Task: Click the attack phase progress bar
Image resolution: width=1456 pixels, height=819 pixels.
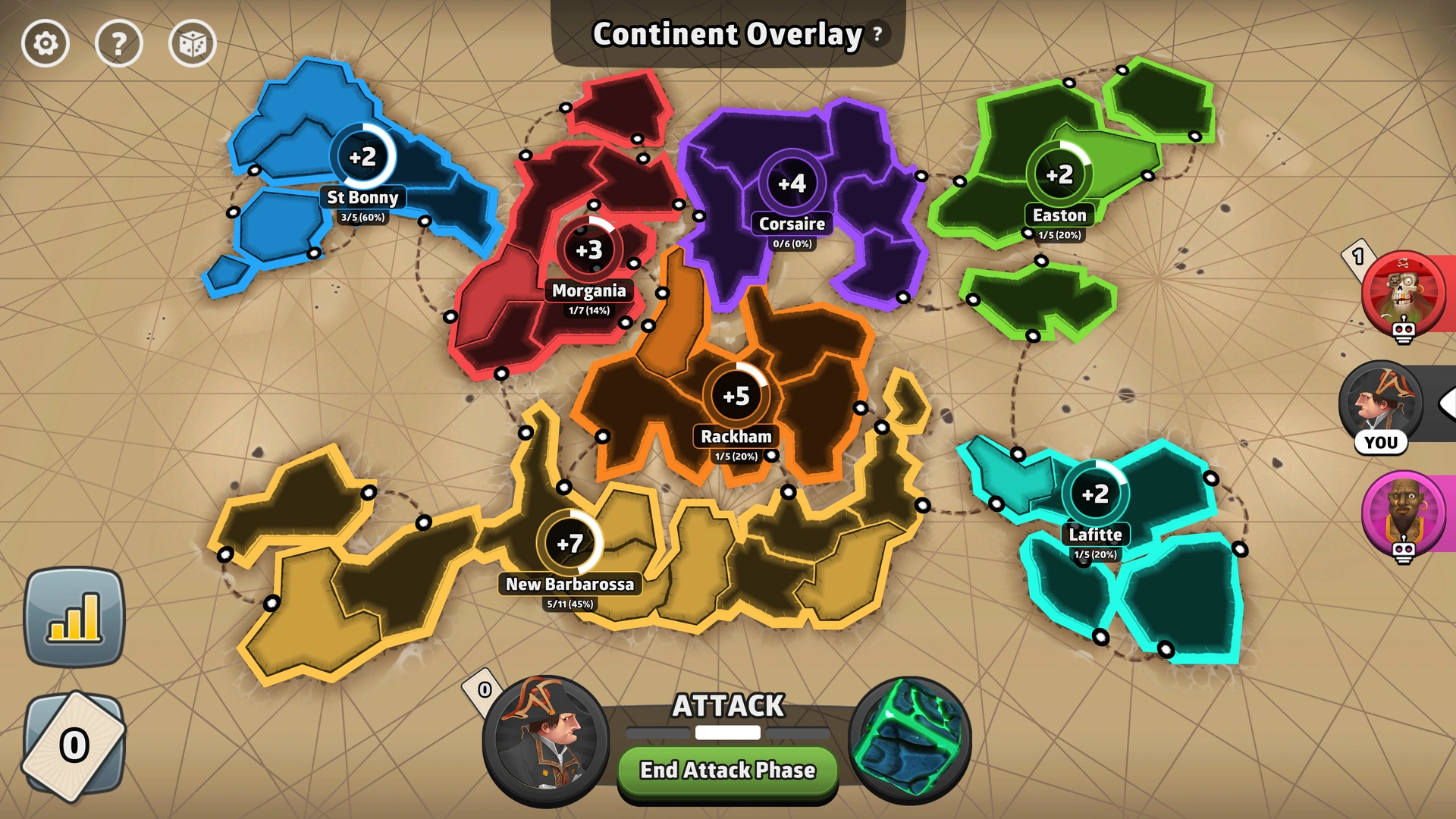Action: click(727, 733)
